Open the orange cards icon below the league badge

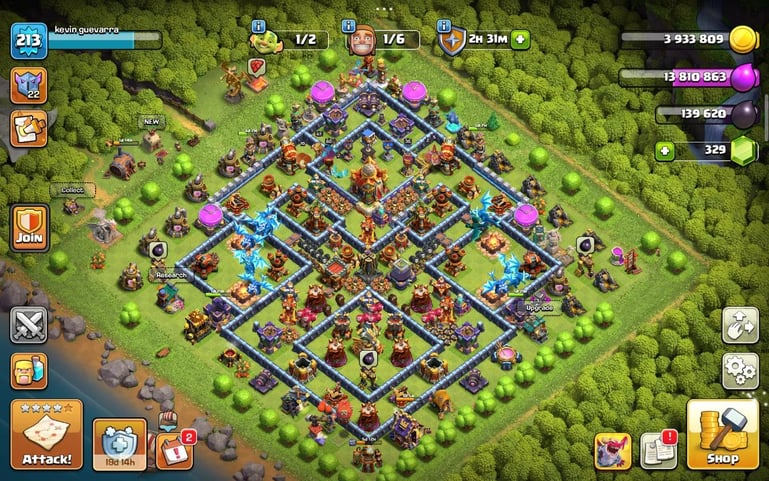tap(28, 128)
